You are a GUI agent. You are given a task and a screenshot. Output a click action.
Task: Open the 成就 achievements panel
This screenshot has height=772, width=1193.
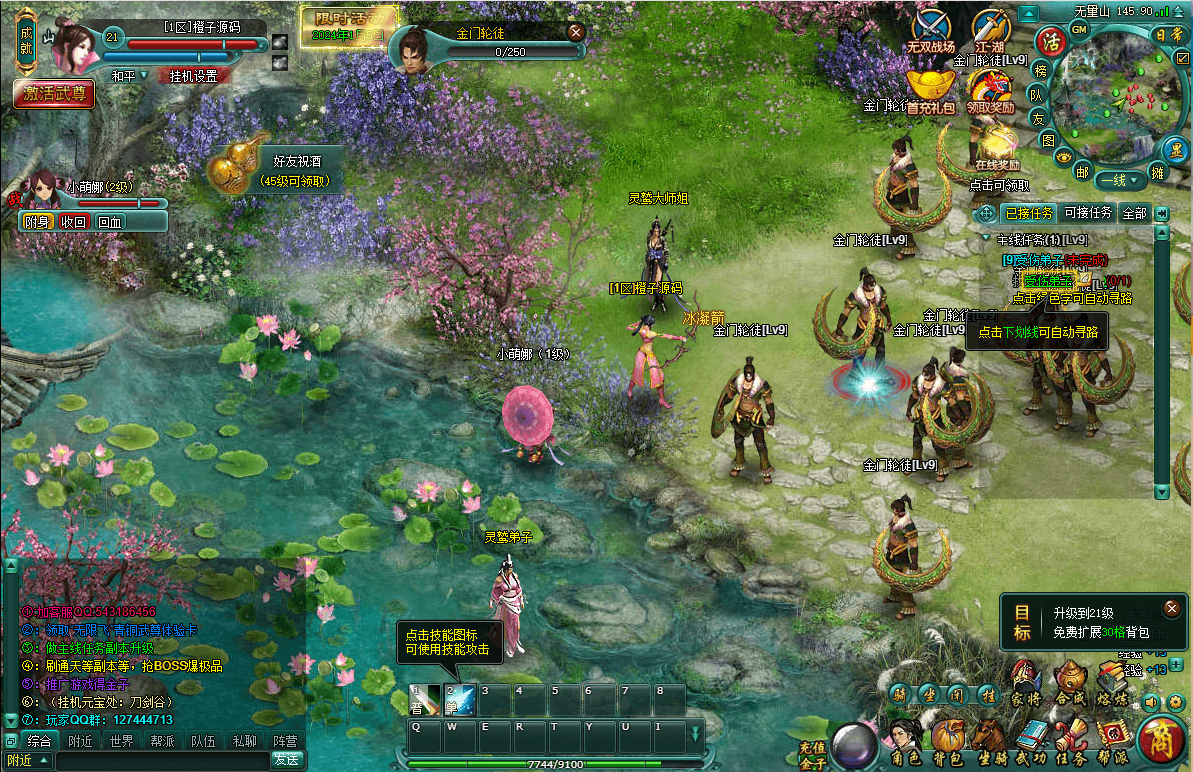pos(27,40)
